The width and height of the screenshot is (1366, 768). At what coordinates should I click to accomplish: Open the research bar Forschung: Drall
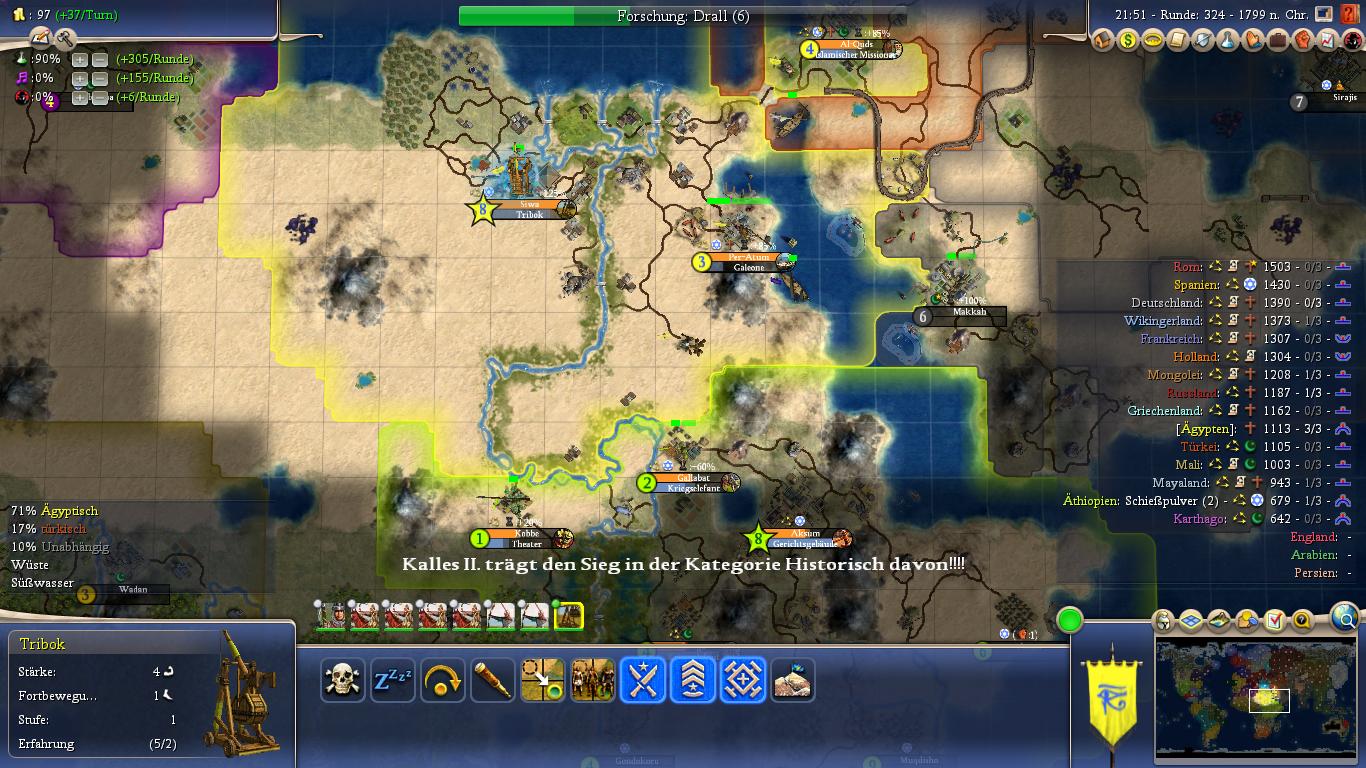(x=683, y=16)
